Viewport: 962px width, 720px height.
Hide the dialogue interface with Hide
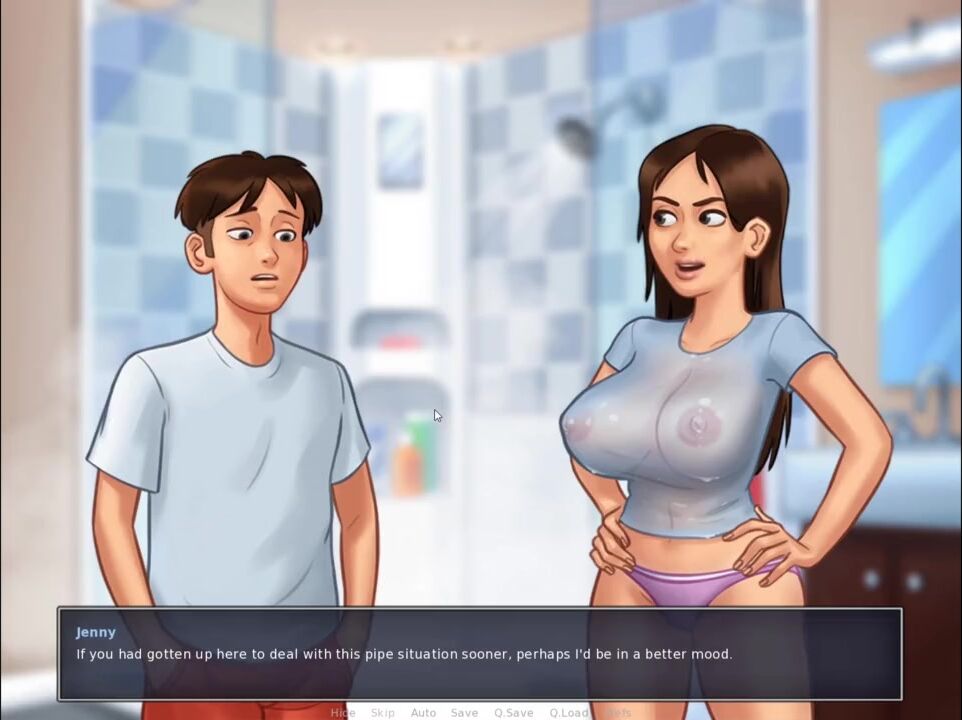[x=343, y=712]
